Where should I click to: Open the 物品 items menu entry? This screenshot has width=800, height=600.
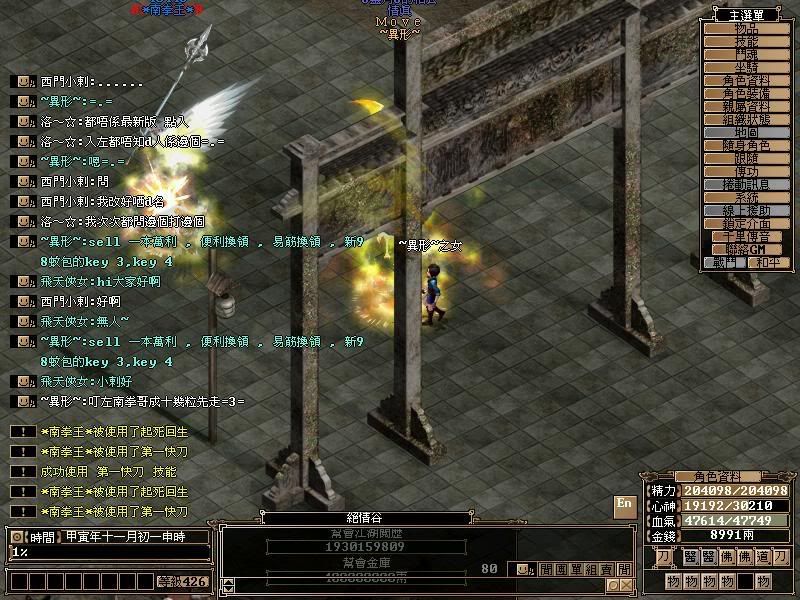(747, 28)
